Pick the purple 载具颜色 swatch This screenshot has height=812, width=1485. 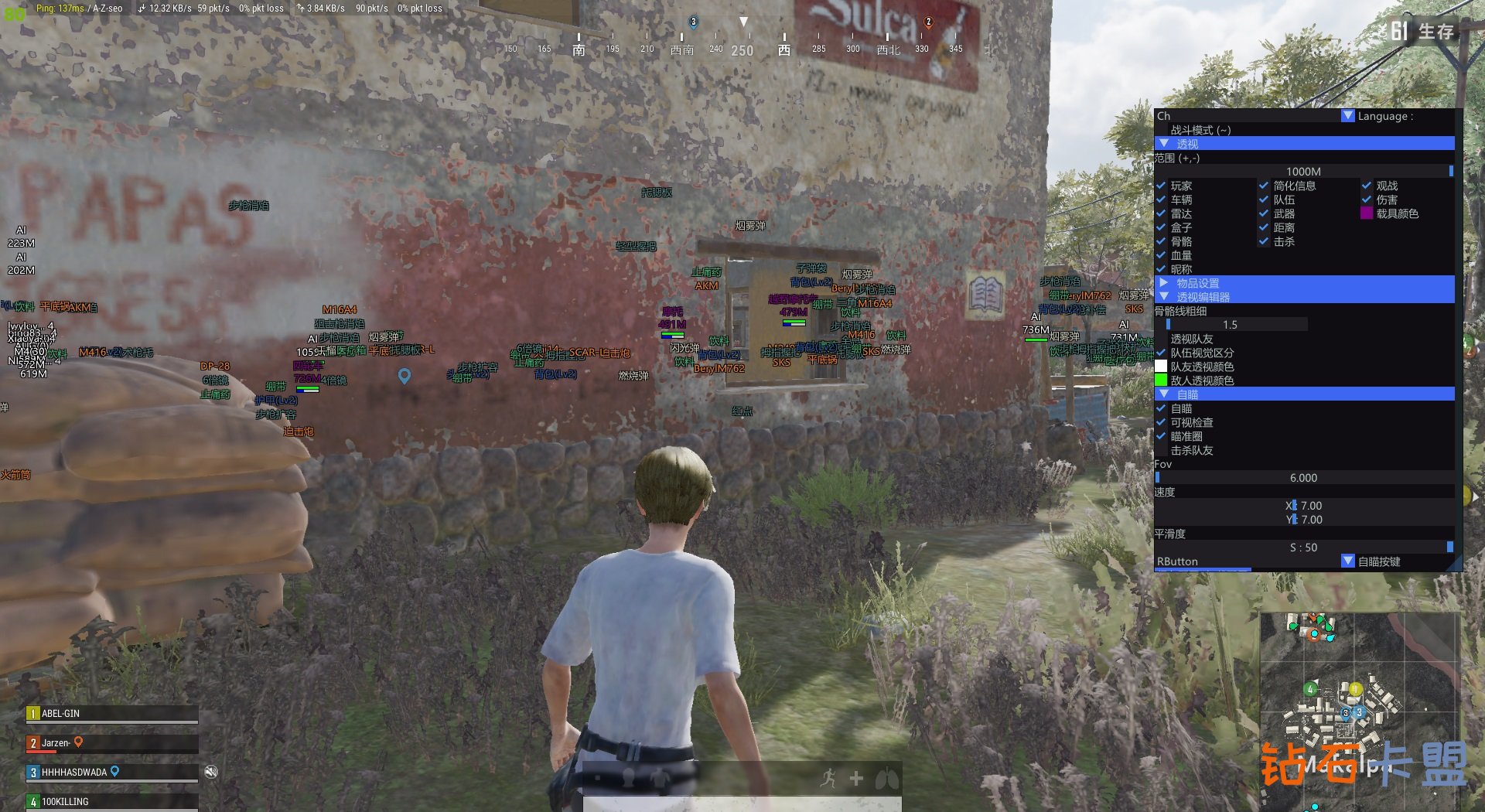click(x=1367, y=213)
